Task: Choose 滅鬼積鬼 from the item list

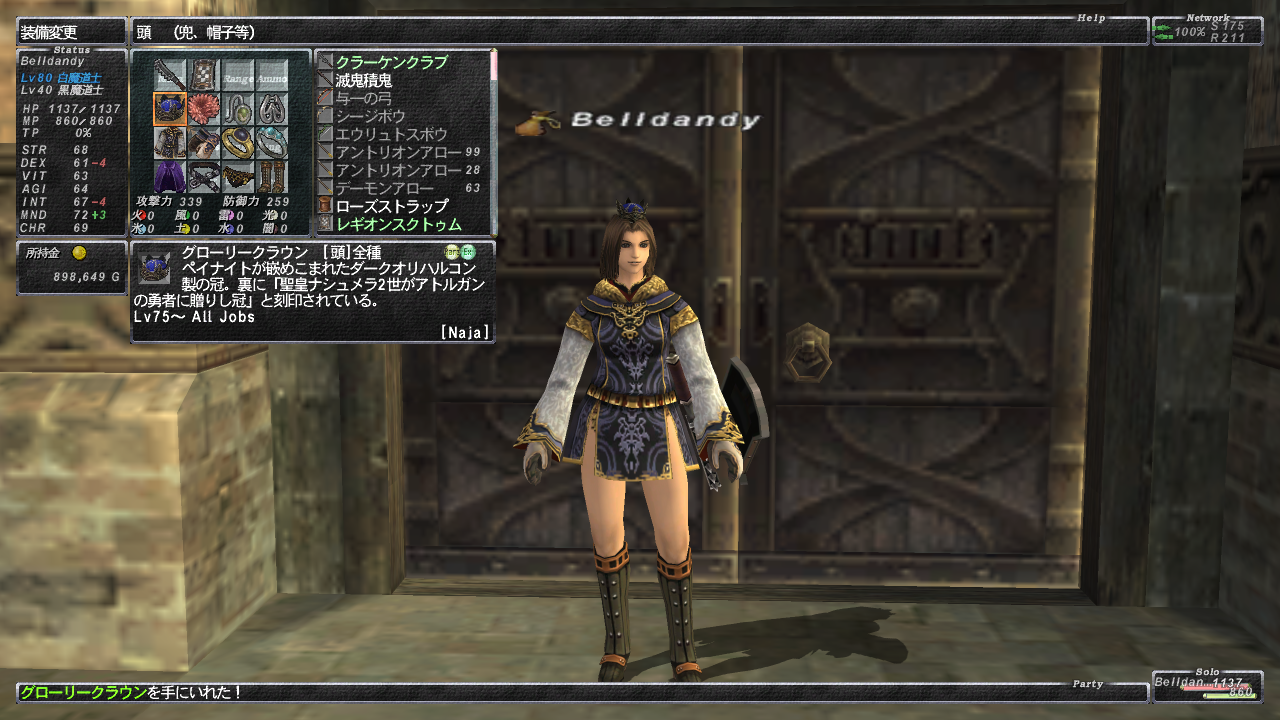Action: pyautogui.click(x=364, y=80)
